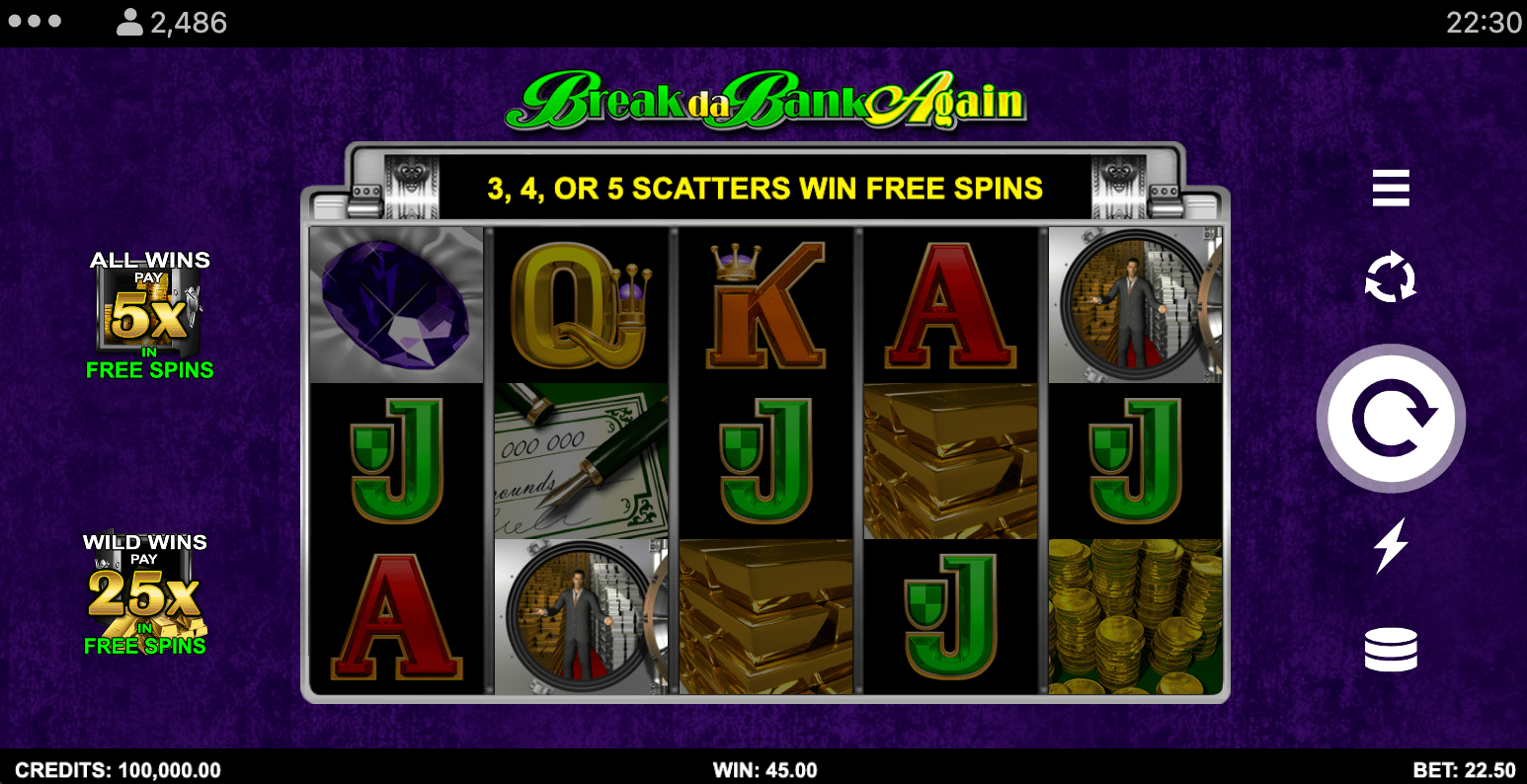Open bet settings with the coin stack icon
This screenshot has width=1527, height=784.
click(1391, 650)
